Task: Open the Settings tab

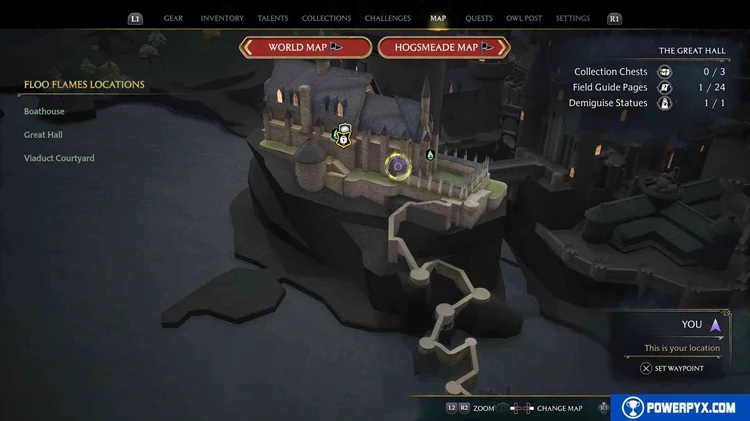Action: click(x=573, y=18)
